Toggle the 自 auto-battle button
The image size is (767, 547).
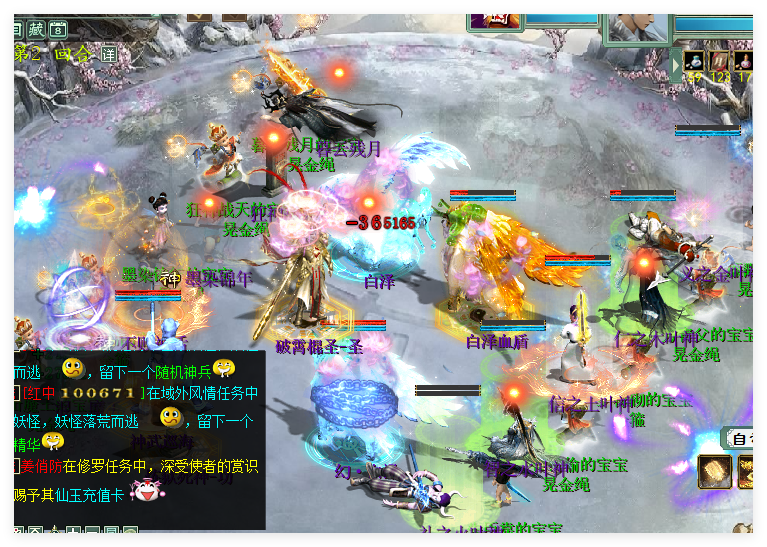(x=741, y=438)
